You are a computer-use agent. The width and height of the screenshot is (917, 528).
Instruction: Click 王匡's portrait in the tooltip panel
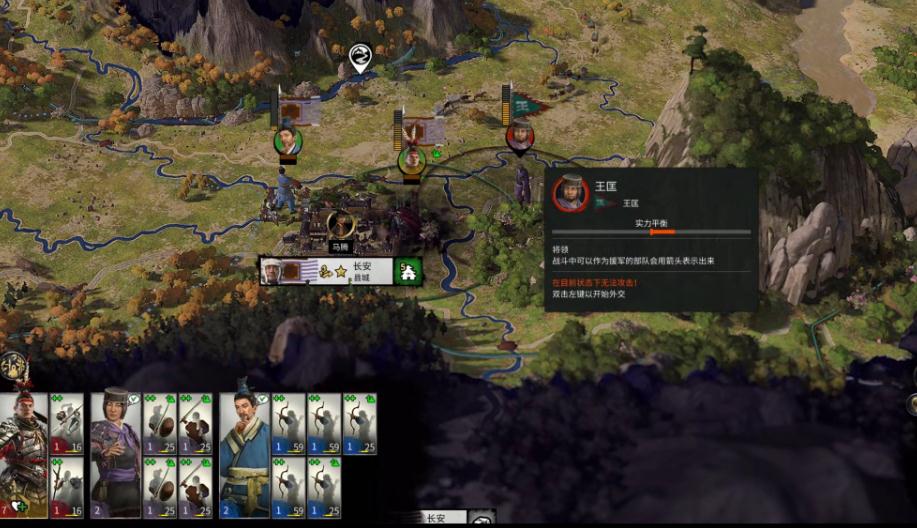[x=571, y=192]
